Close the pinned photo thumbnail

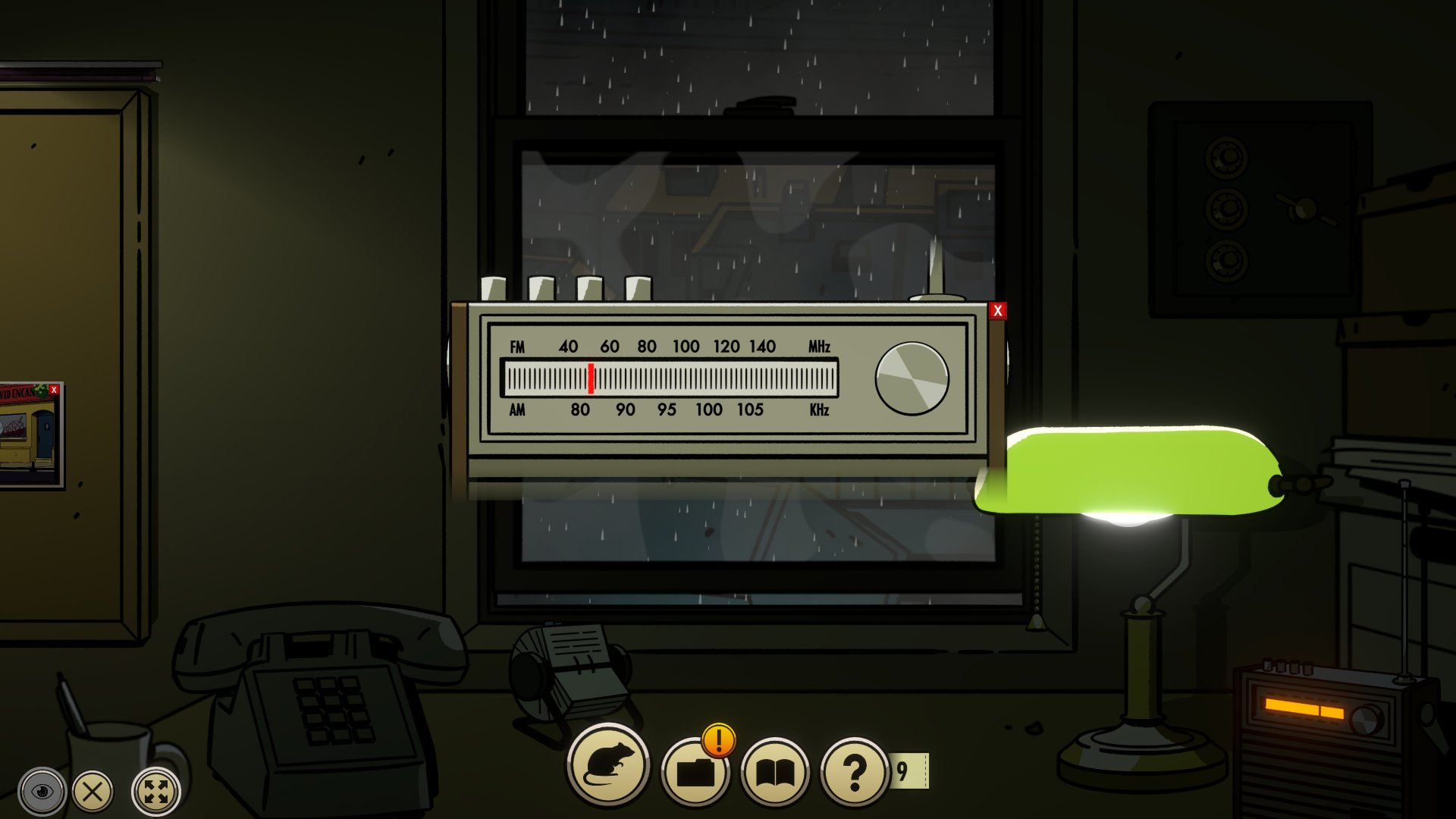click(x=54, y=390)
